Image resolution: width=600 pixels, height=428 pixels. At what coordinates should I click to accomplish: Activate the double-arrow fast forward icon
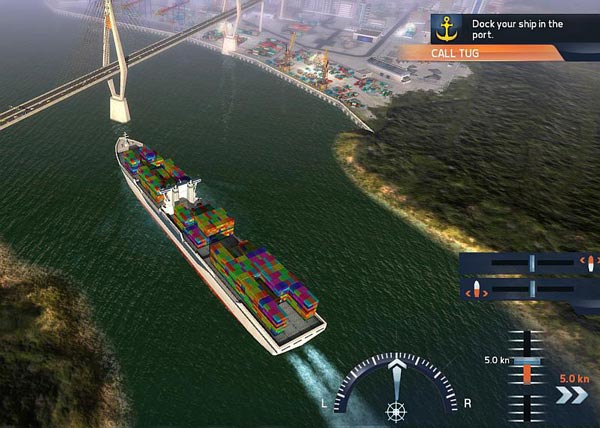point(572,395)
